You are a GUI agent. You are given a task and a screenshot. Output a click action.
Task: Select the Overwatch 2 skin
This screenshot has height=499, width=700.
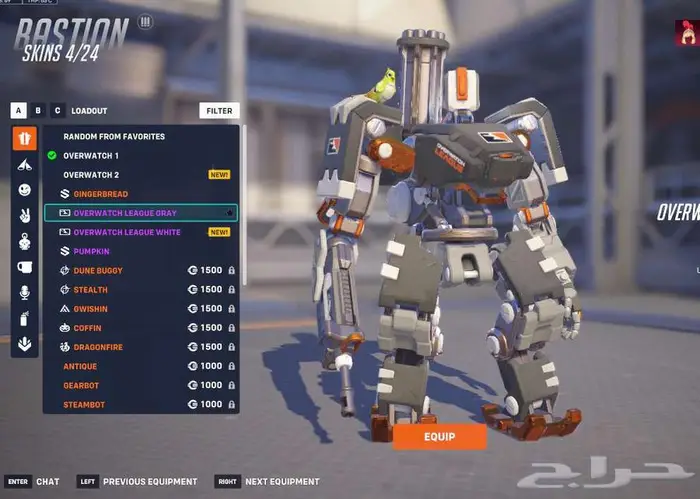coord(91,175)
